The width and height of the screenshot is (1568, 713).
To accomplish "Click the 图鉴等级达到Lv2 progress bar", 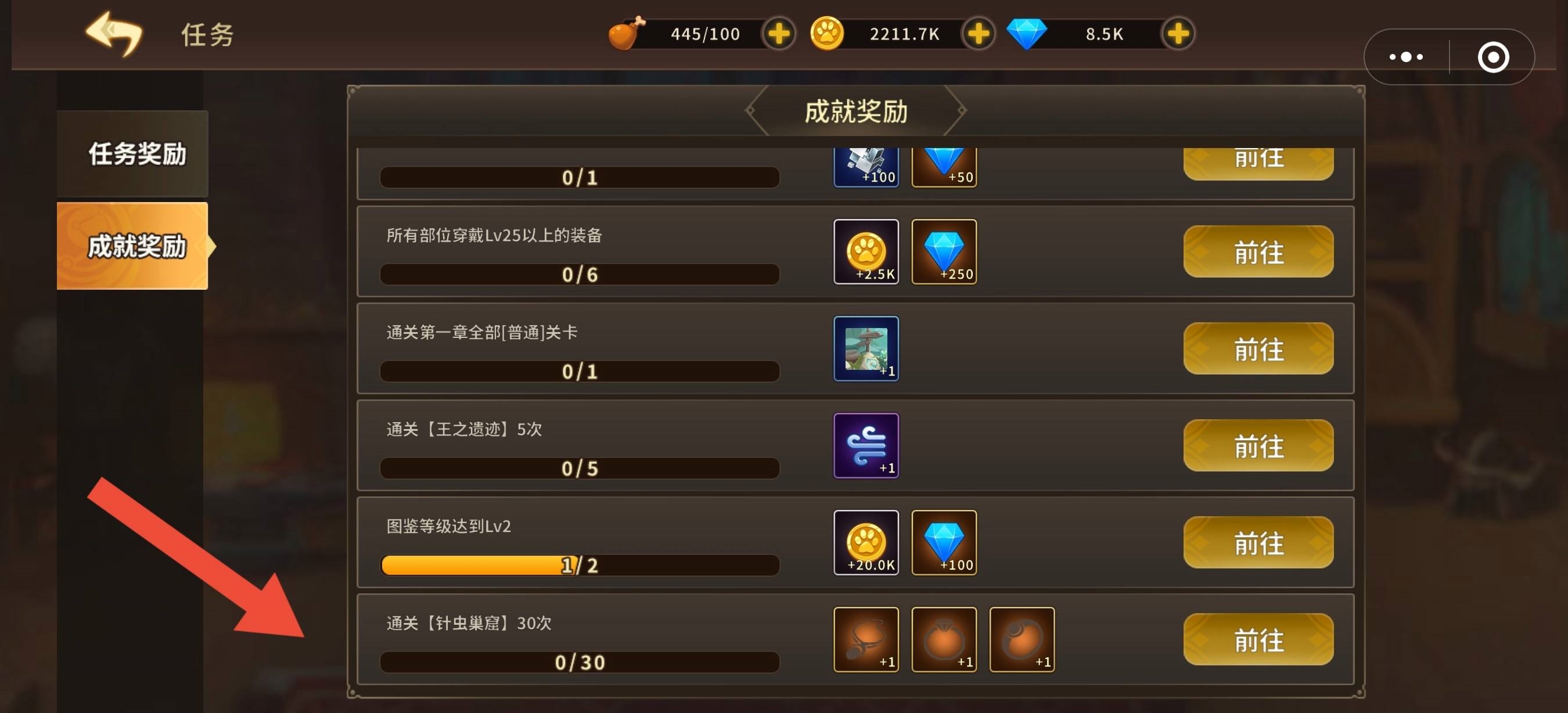I will pos(579,565).
